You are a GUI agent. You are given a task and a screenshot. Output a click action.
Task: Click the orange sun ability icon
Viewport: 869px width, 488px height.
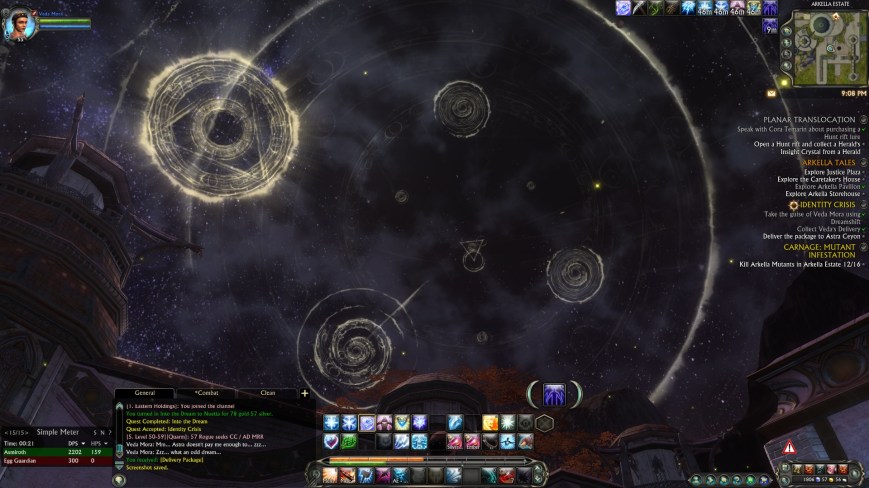[x=490, y=422]
